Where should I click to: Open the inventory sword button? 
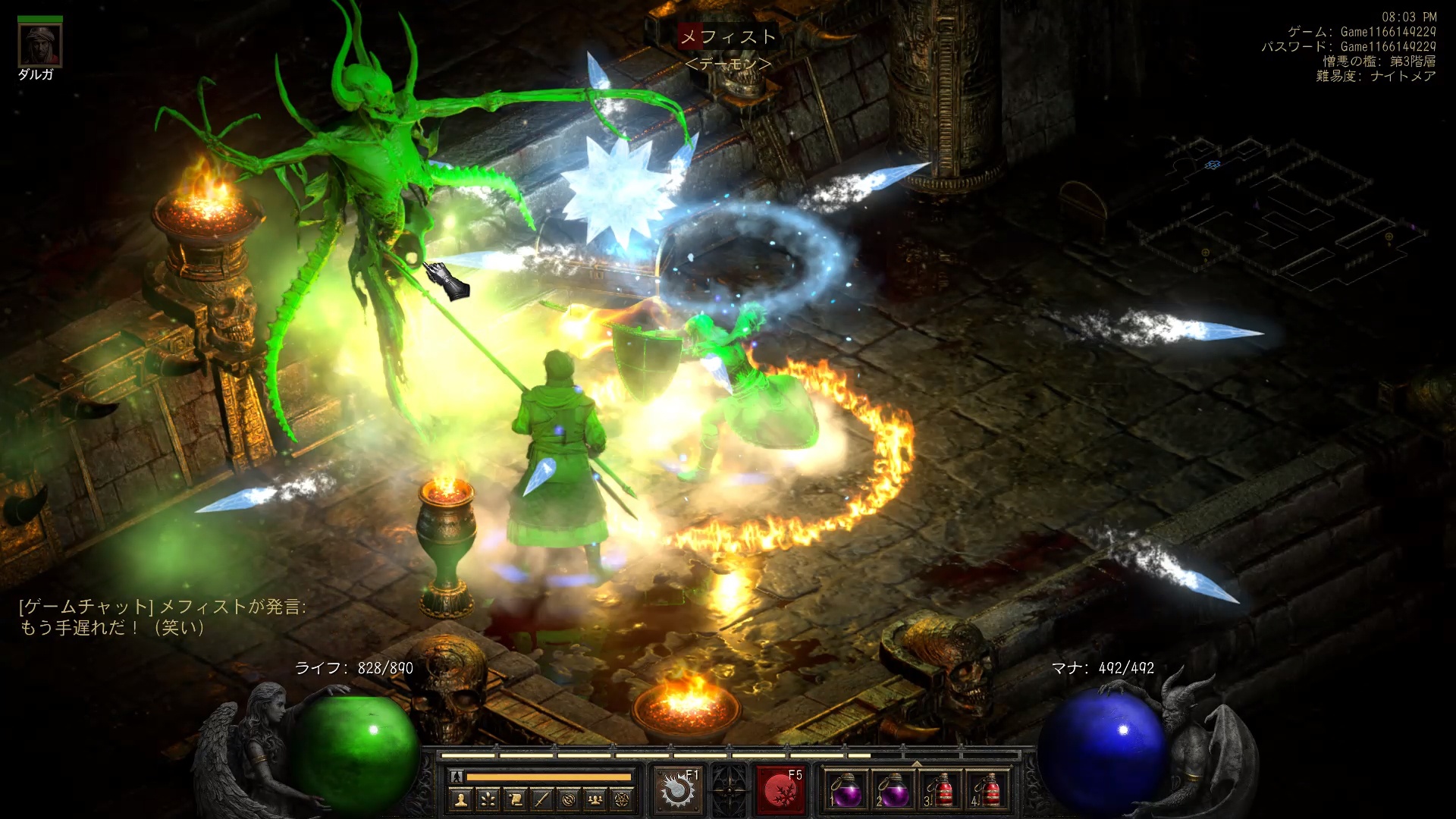click(x=541, y=799)
